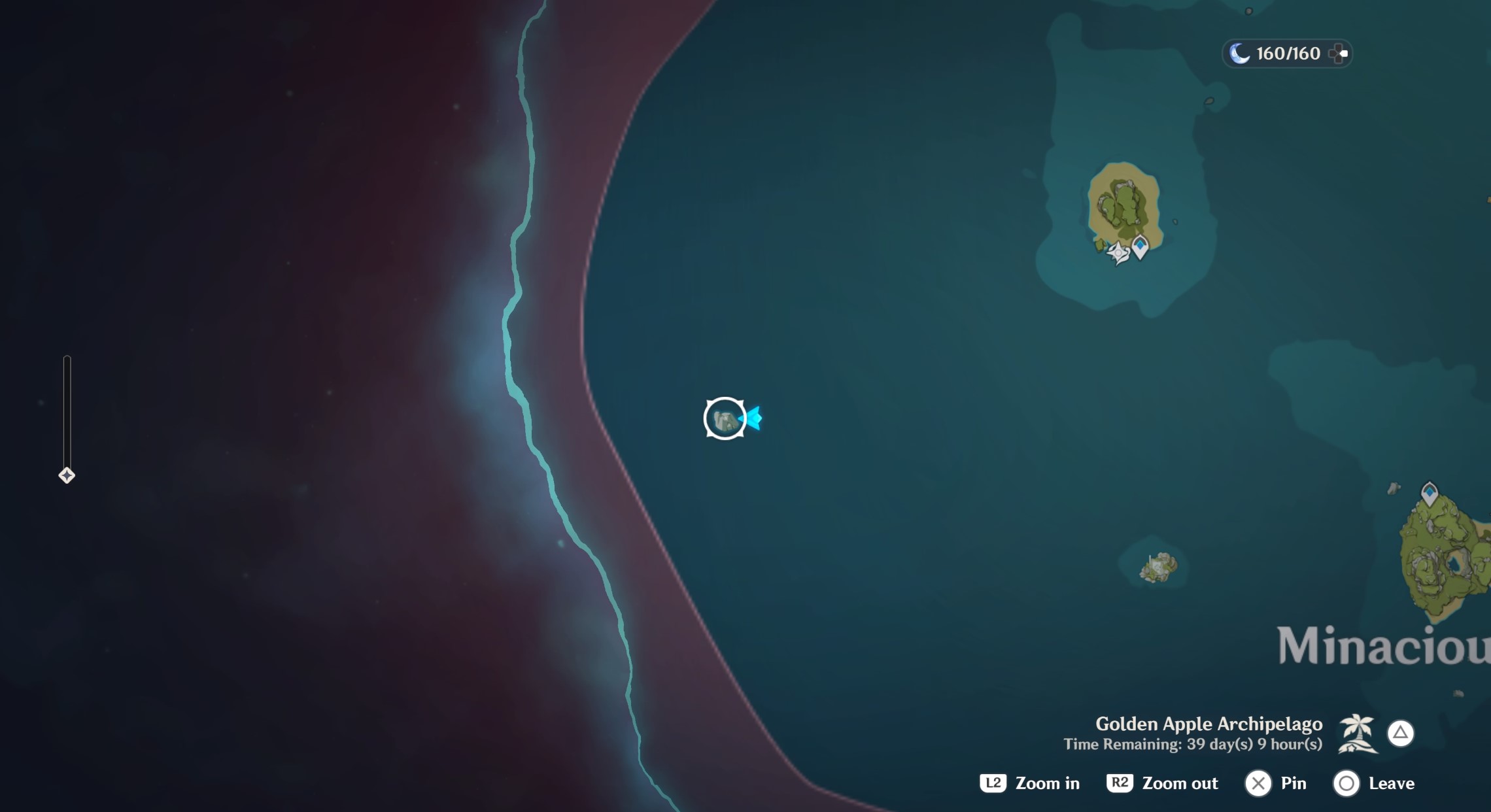Open the domain icon beside the northern island waypoint
This screenshot has width=1491, height=812.
[1118, 254]
